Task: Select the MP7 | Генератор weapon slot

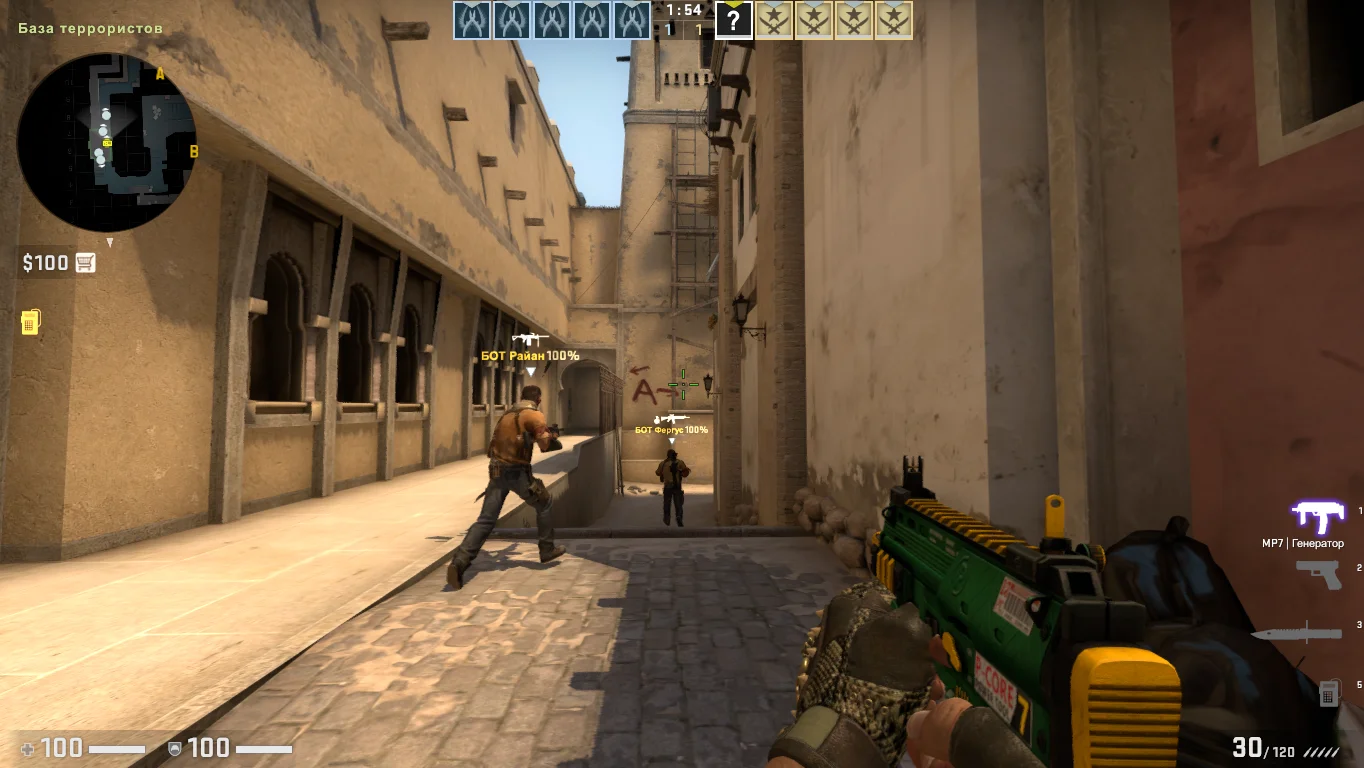Action: coord(1317,516)
